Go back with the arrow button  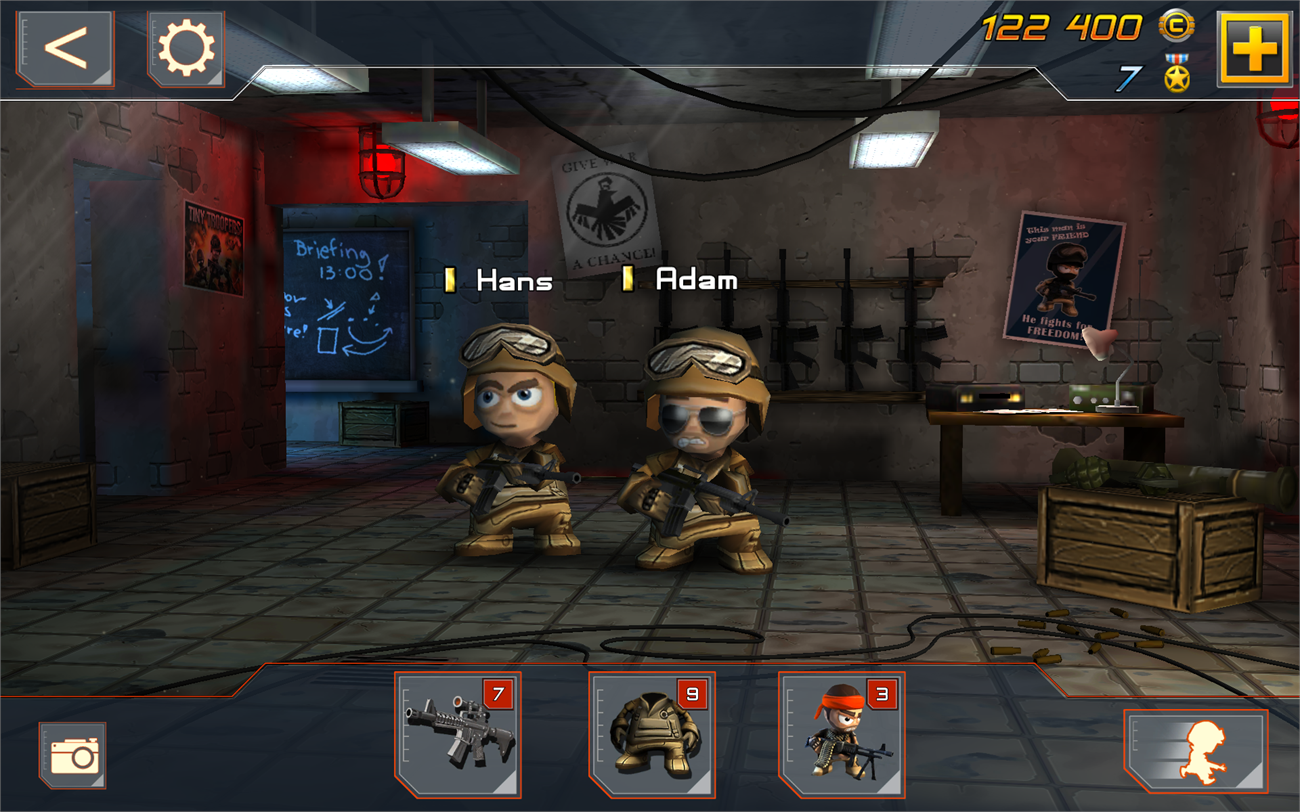[x=65, y=48]
